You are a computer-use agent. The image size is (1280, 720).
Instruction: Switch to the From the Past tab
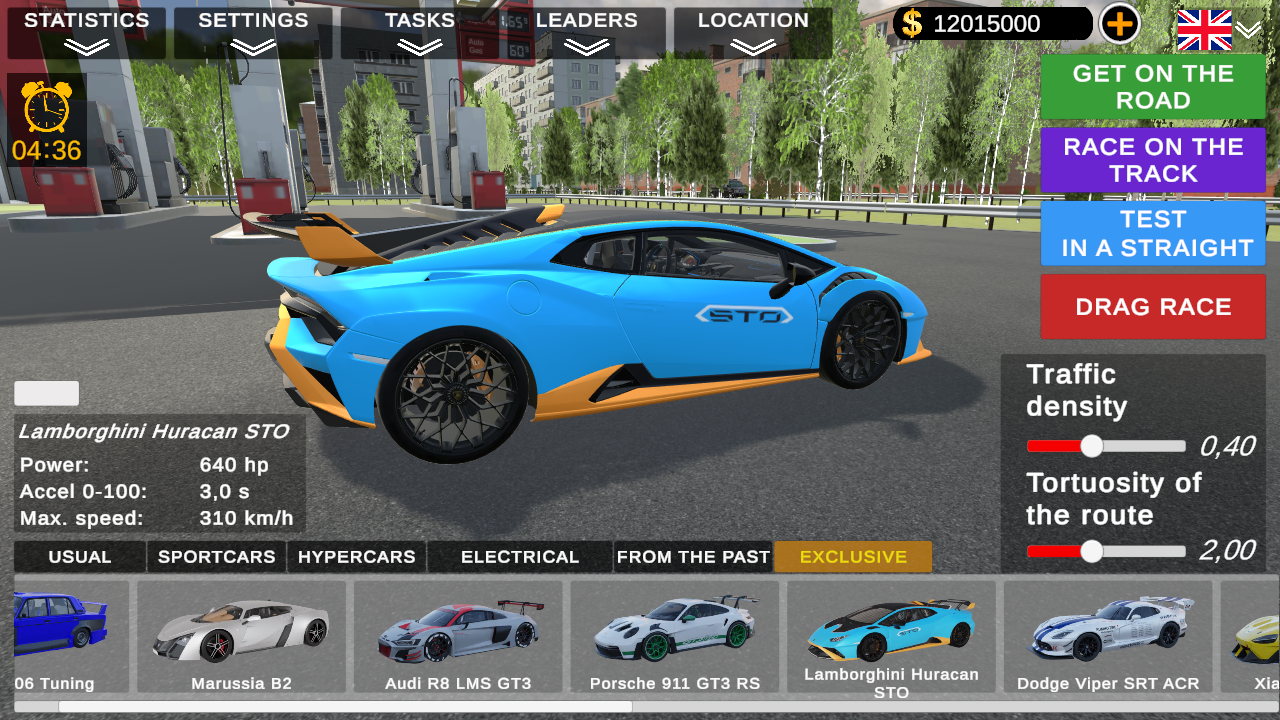click(693, 556)
